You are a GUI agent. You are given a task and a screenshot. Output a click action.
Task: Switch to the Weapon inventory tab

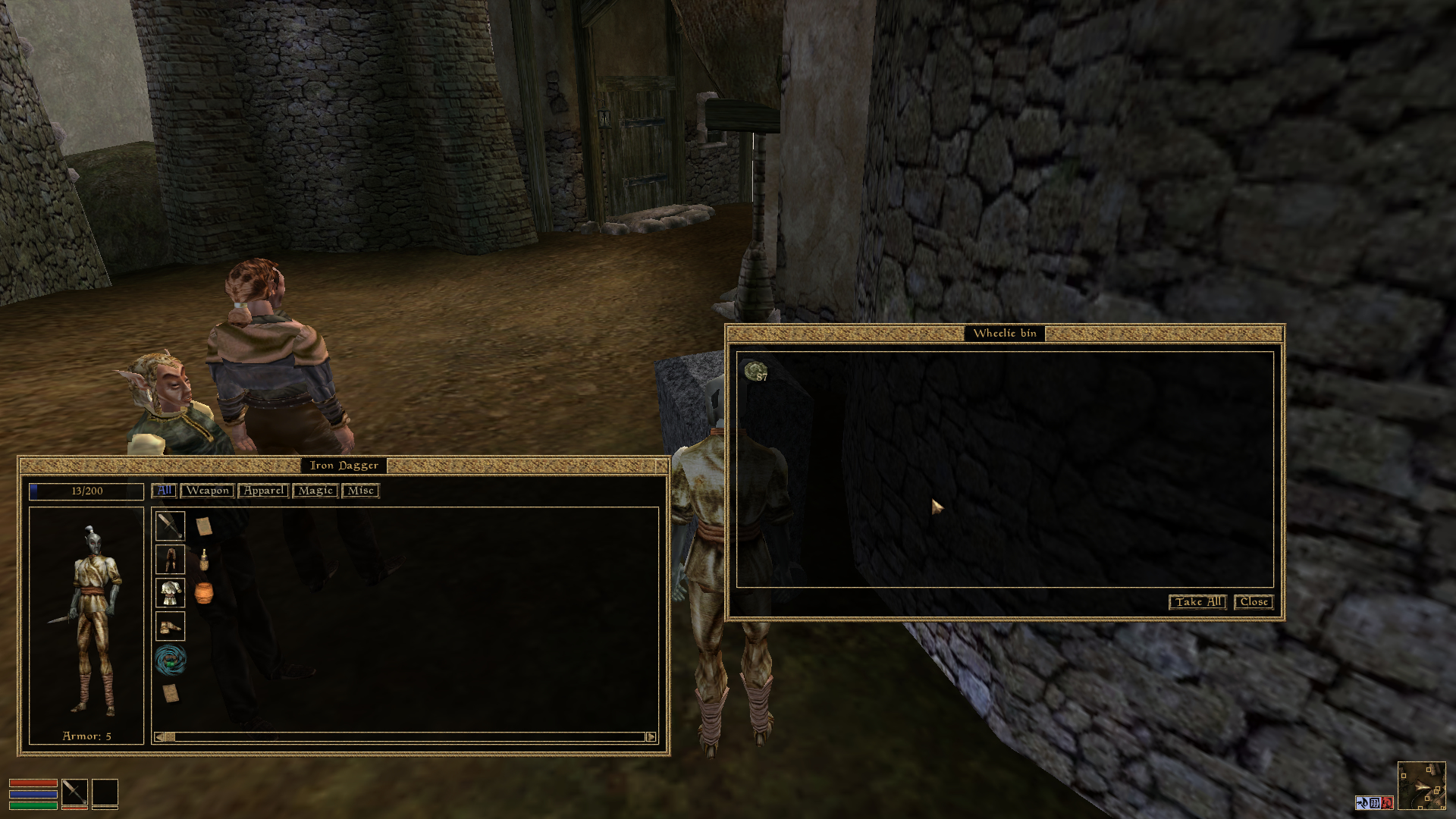(x=207, y=491)
